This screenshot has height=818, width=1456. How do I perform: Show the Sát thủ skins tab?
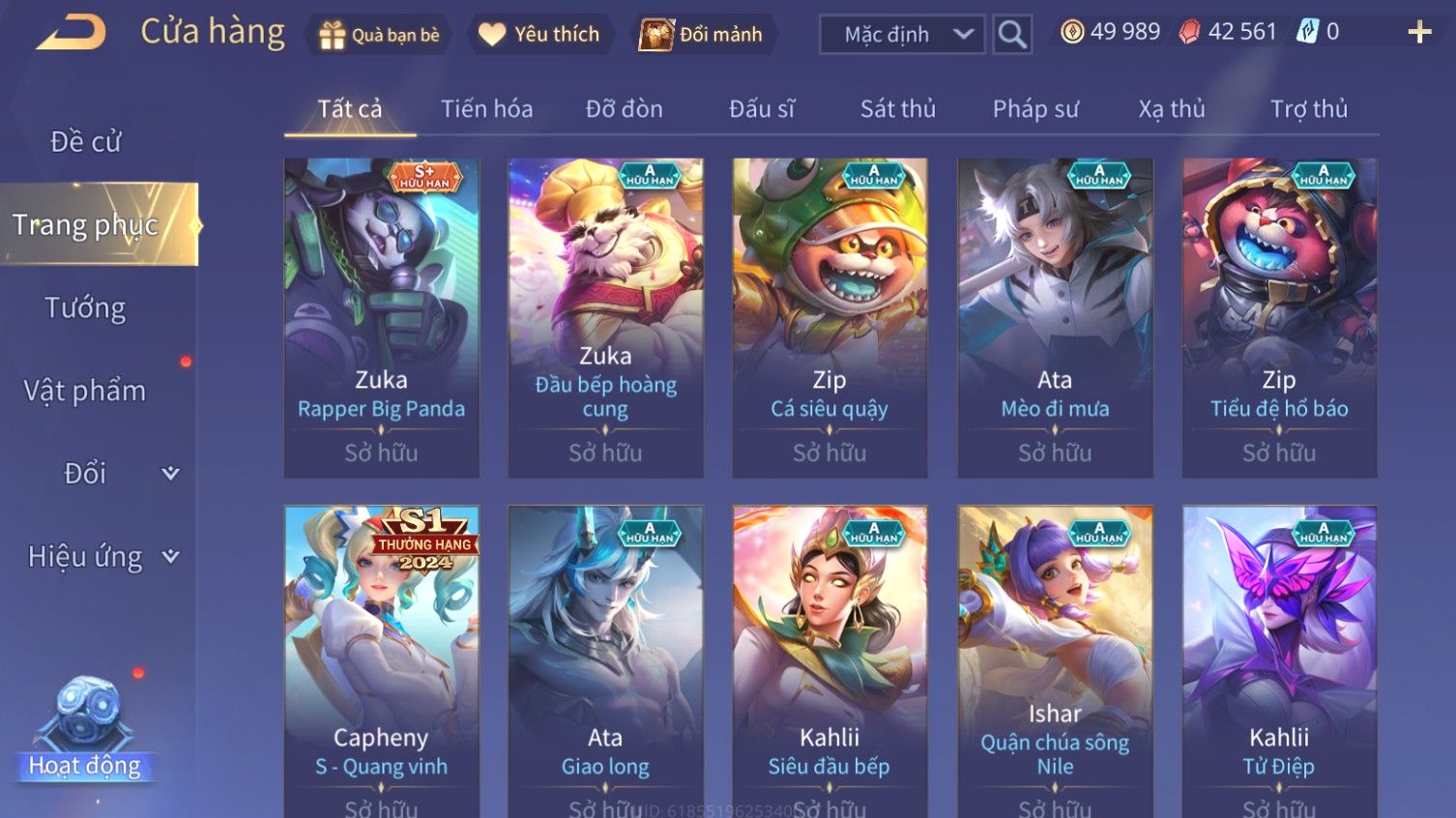coord(897,109)
